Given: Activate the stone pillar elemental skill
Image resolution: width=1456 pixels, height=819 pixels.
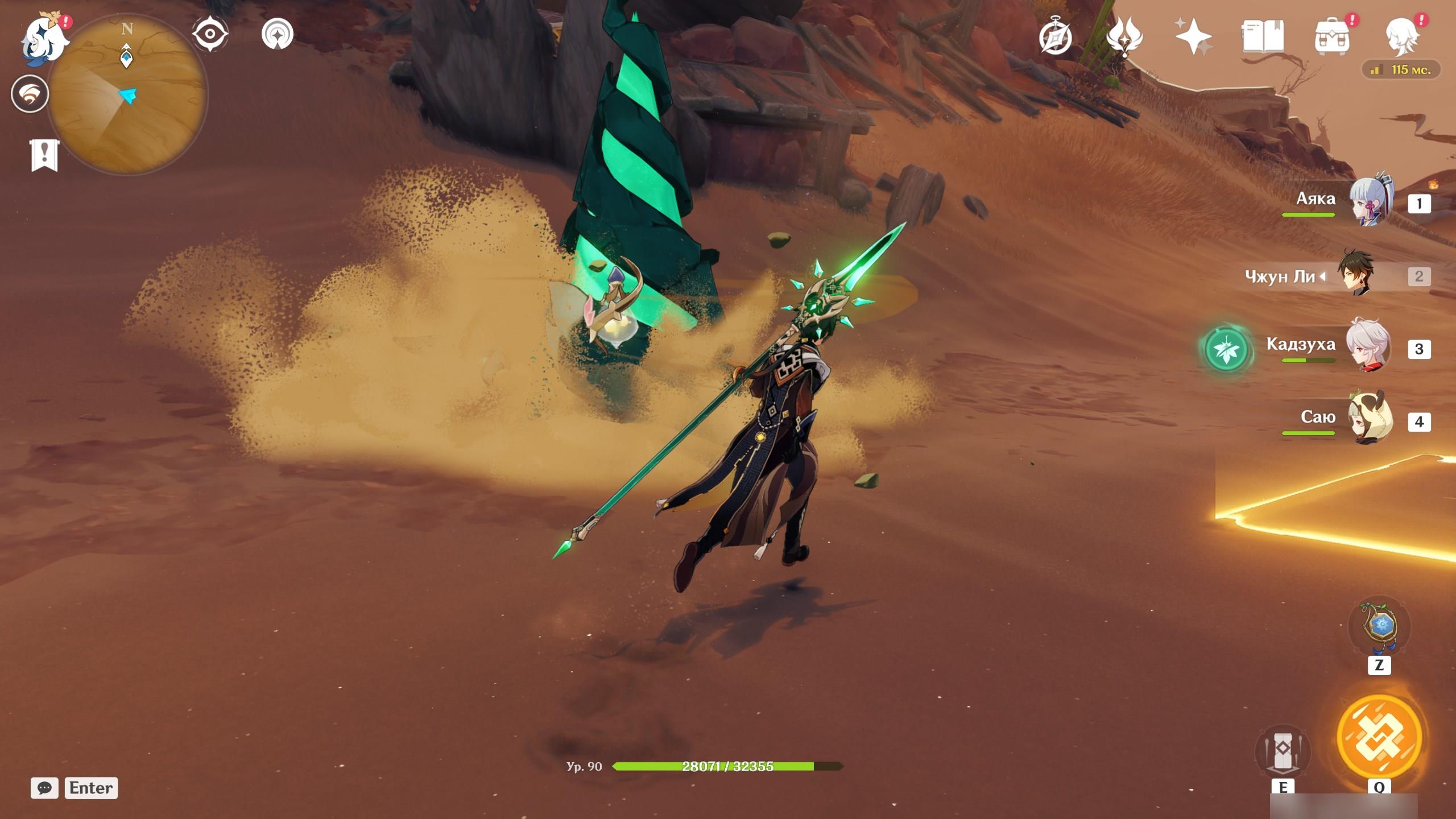Looking at the screenshot, I should [x=1283, y=752].
